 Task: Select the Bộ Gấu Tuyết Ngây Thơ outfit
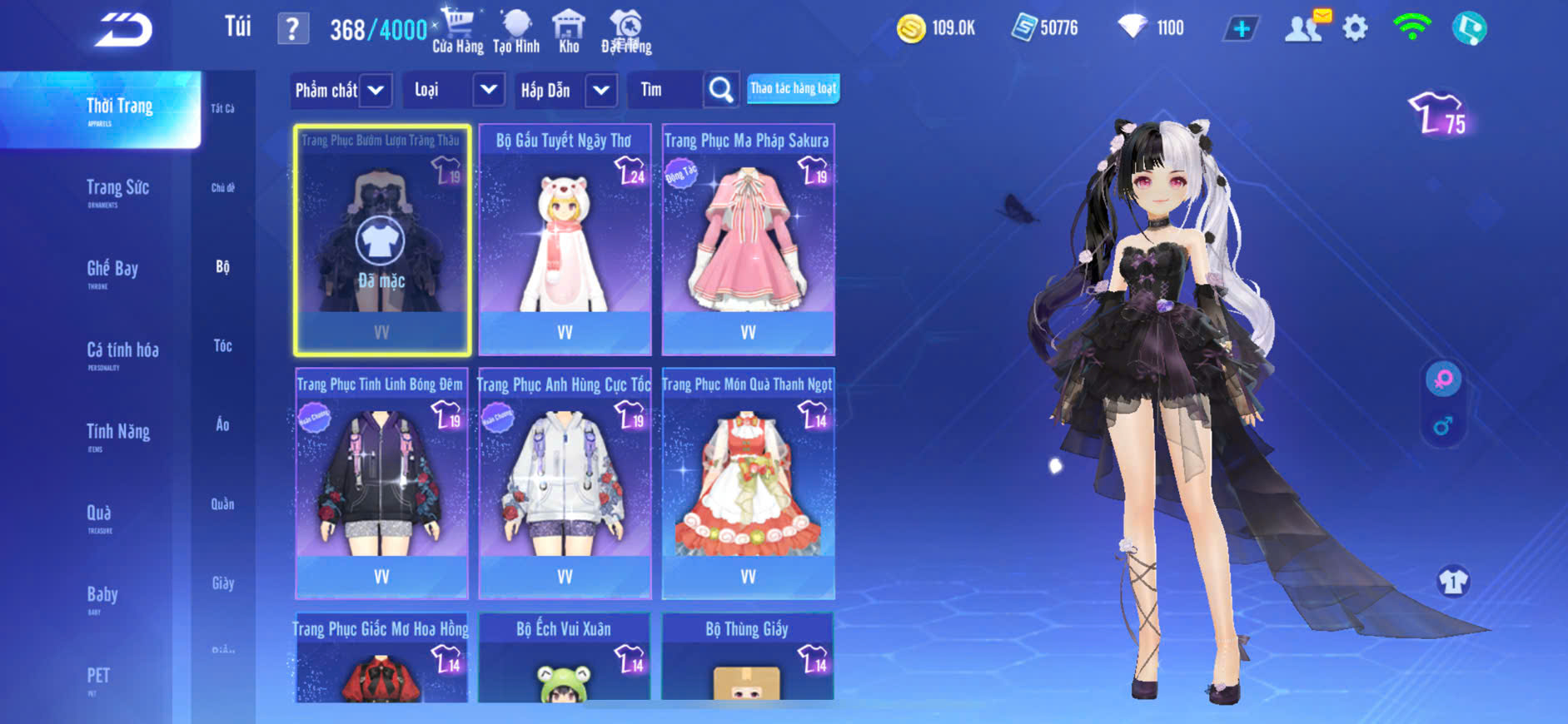coord(565,240)
